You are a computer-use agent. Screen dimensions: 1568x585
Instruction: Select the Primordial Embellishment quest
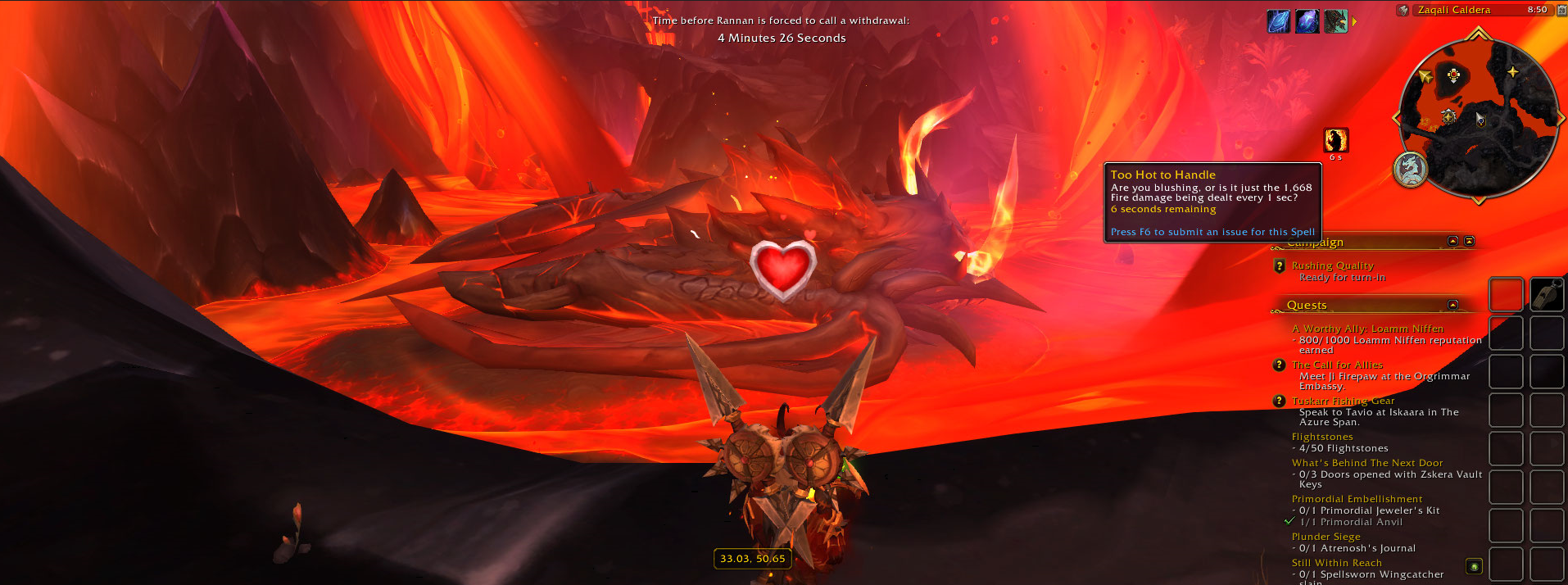point(1357,499)
